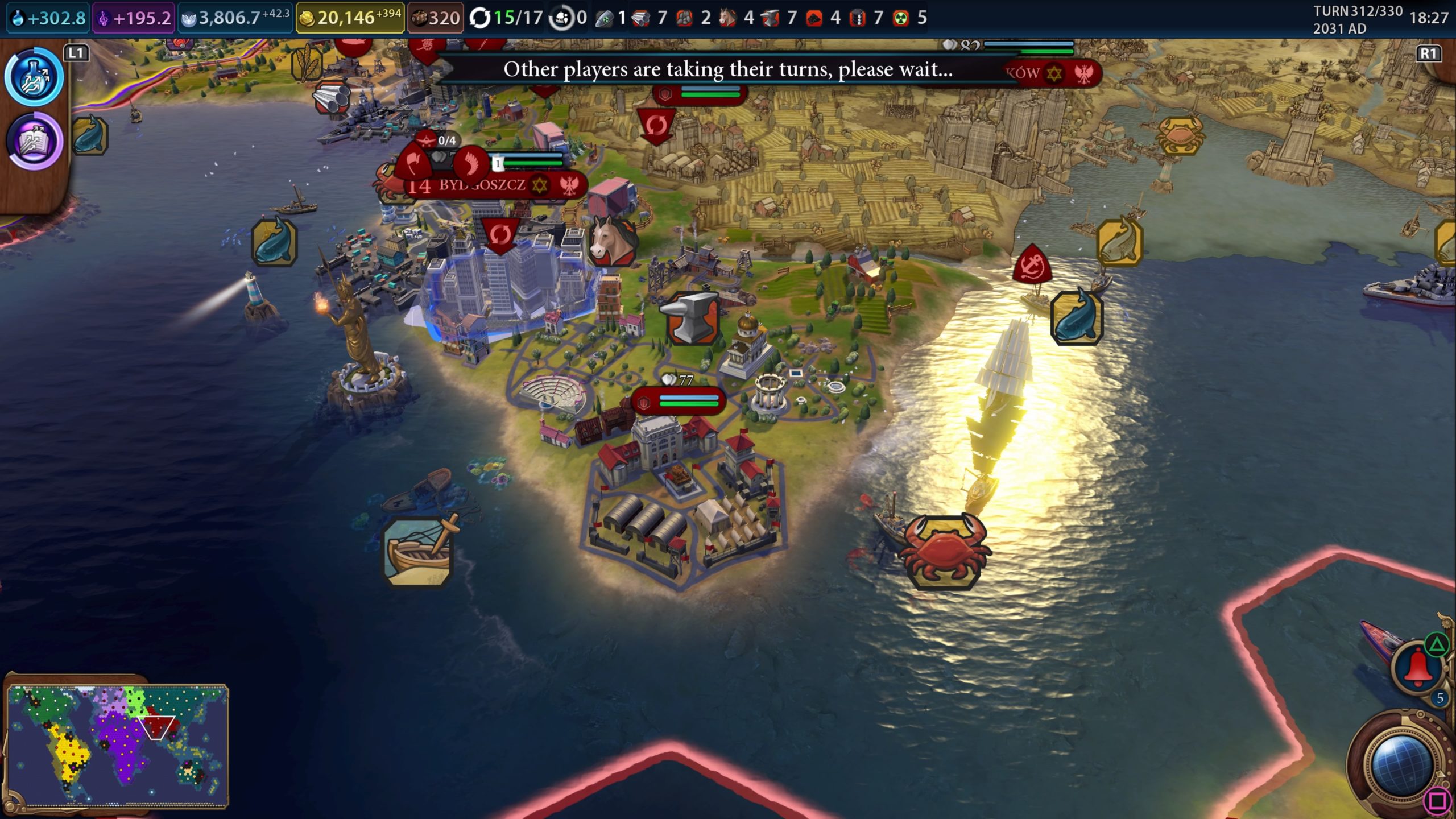Open the faith panel showing 3,806.7
The width and height of the screenshot is (1456, 819).
pos(234,18)
